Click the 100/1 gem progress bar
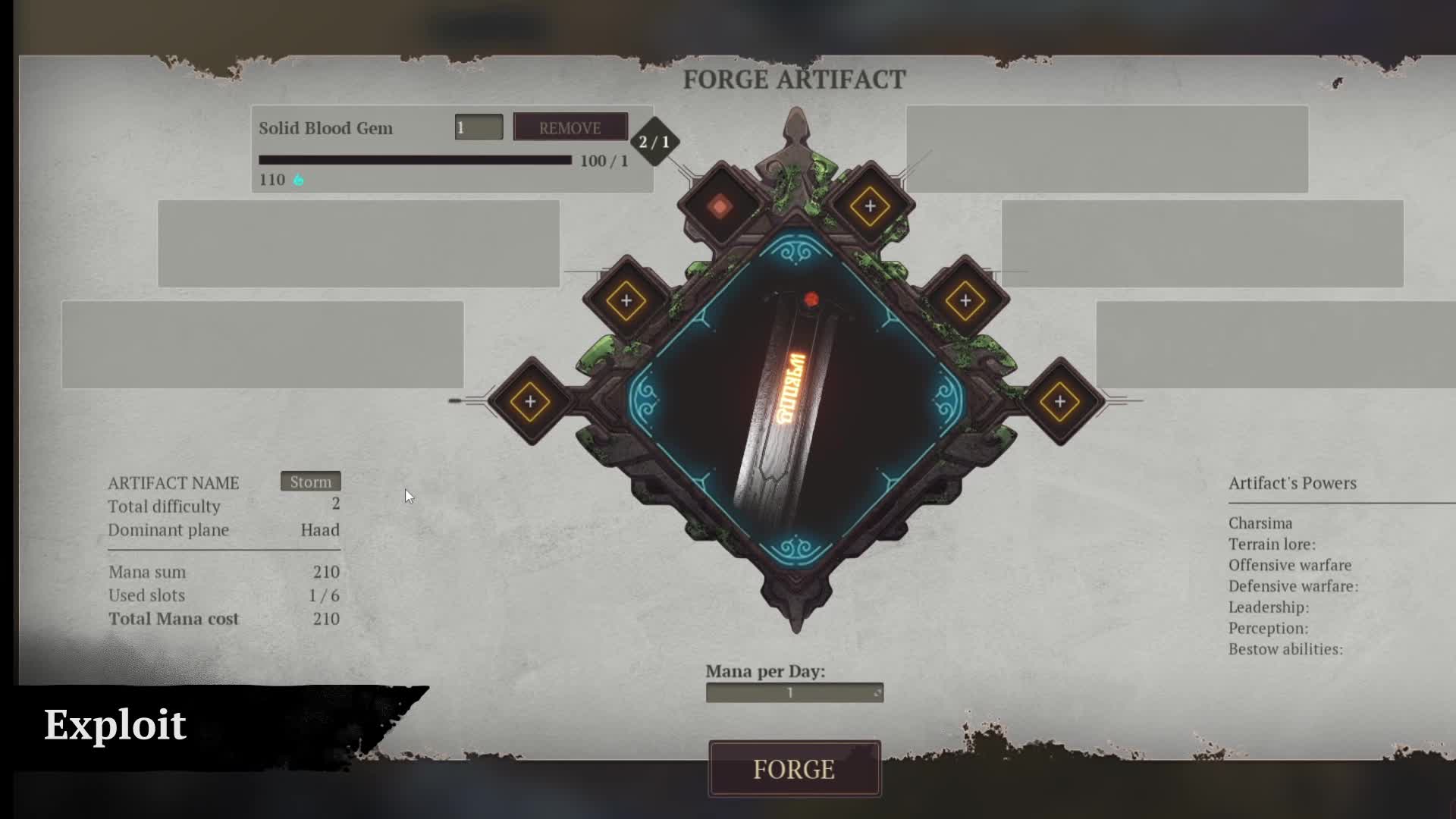This screenshot has width=1456, height=819. click(415, 159)
